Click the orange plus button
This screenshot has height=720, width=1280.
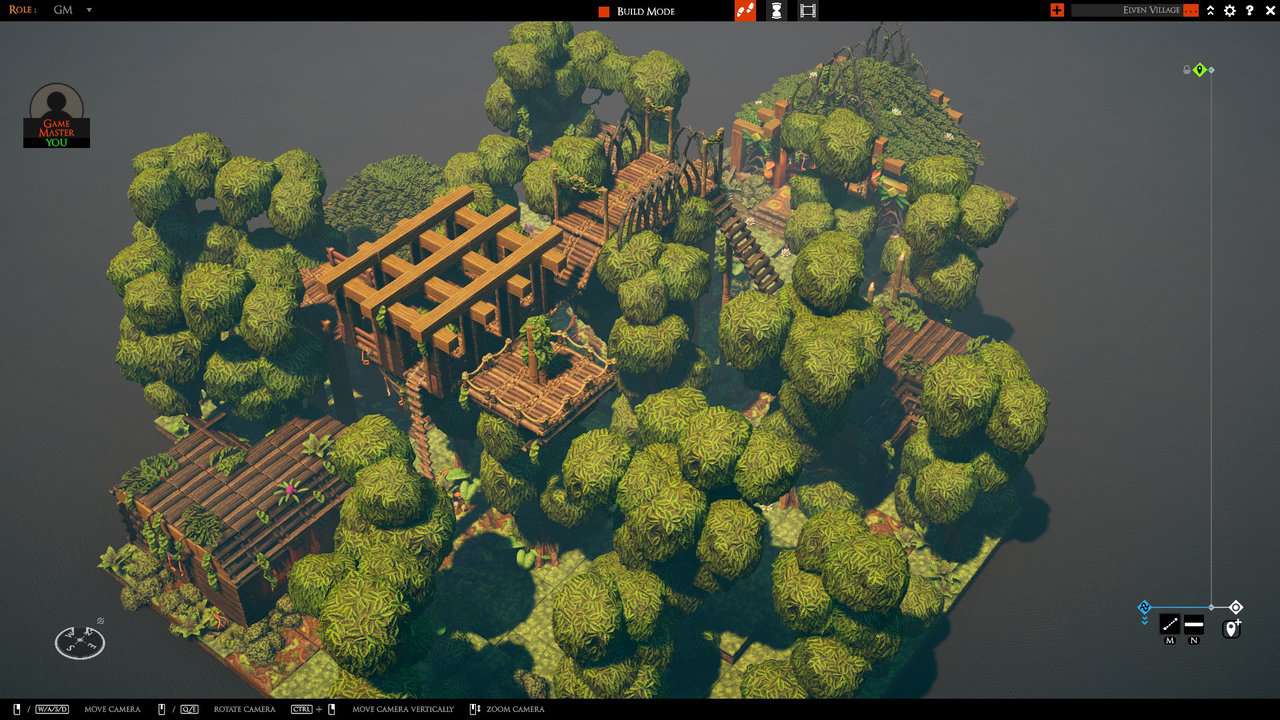[1057, 10]
